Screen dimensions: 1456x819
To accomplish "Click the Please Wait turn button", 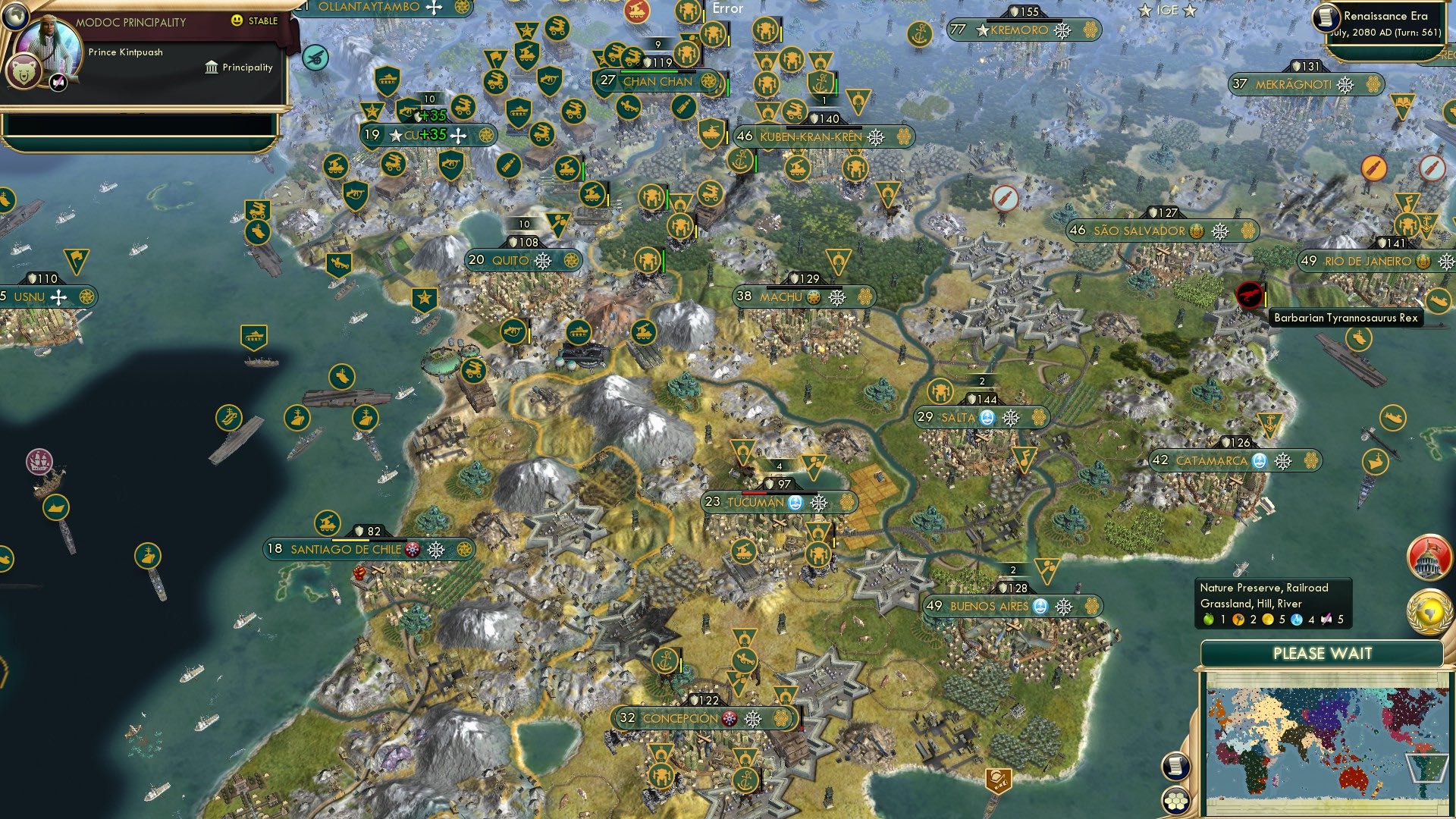I will (x=1322, y=654).
